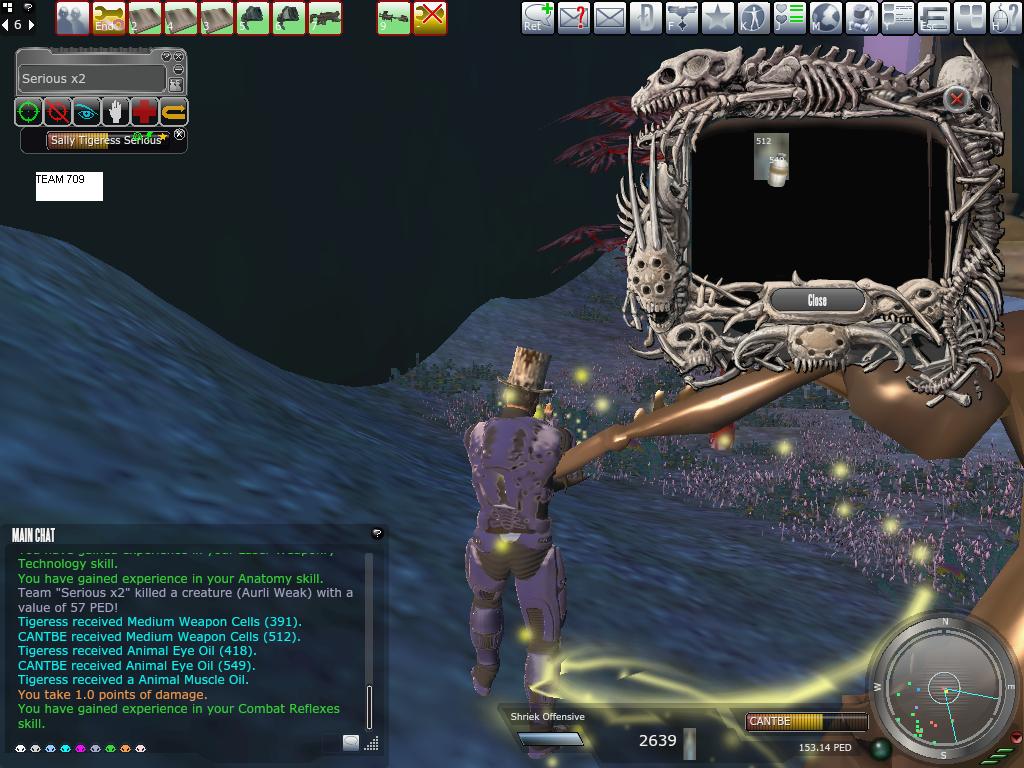The height and width of the screenshot is (768, 1024).
Task: Click the green crosshair team target button
Action: pos(28,112)
